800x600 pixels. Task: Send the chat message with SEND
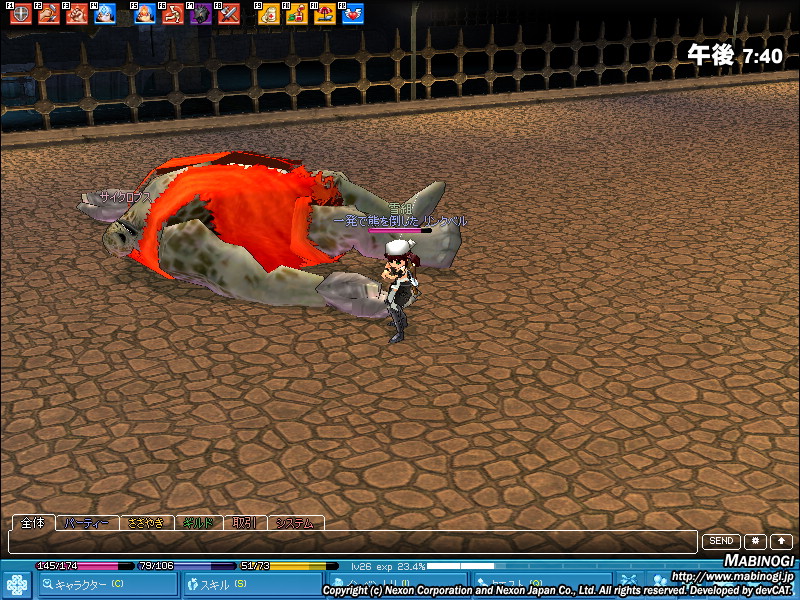click(721, 541)
